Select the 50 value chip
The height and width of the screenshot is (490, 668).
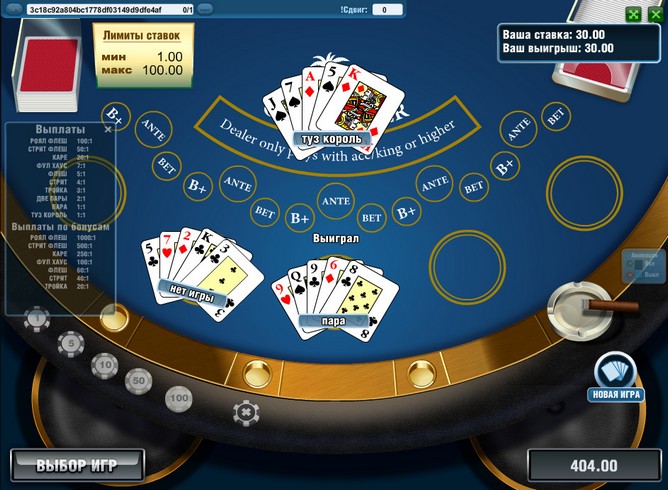(x=138, y=380)
